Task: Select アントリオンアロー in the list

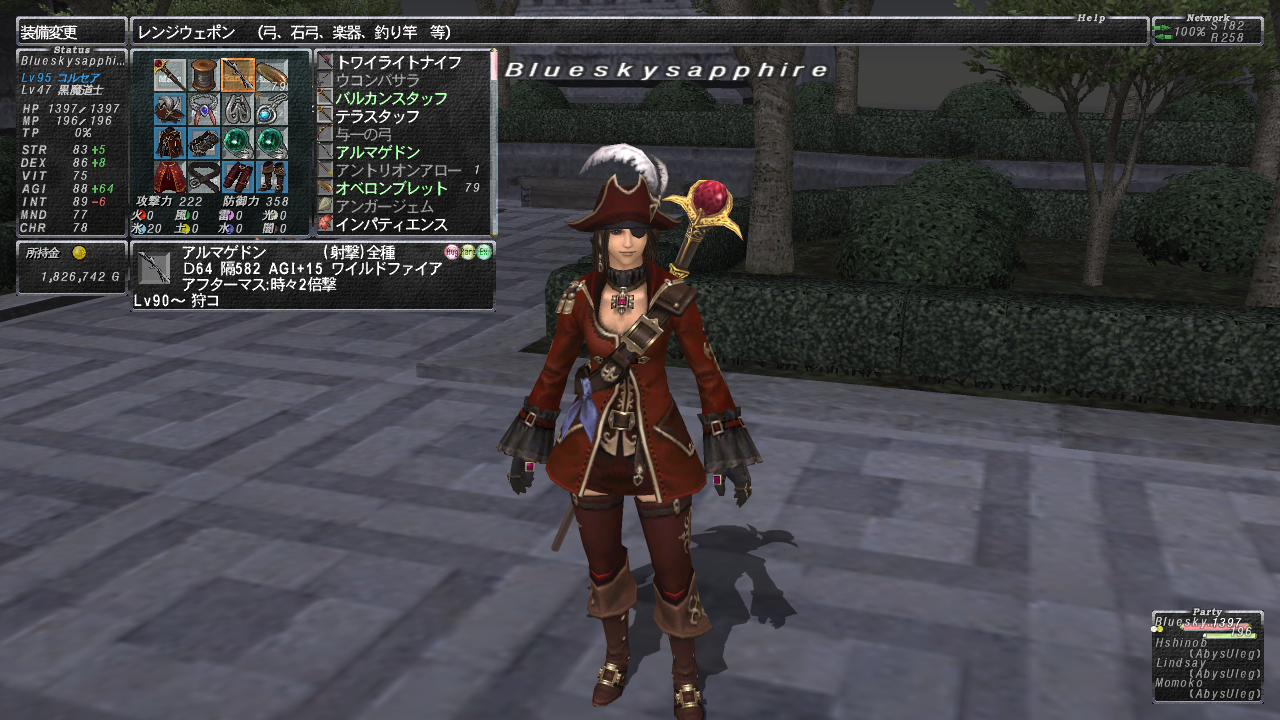Action: pos(398,170)
